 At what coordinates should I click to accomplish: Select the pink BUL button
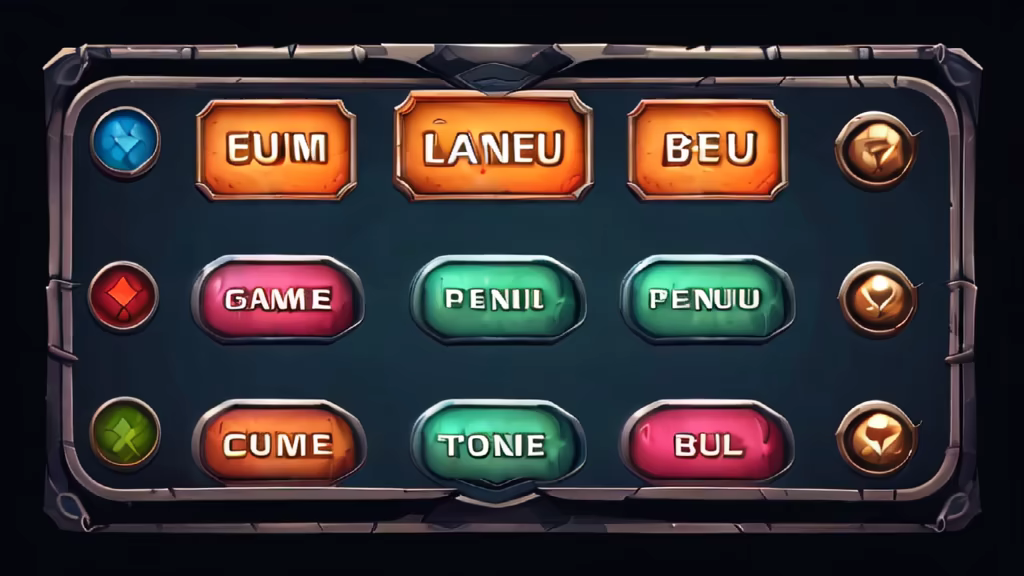tap(707, 443)
